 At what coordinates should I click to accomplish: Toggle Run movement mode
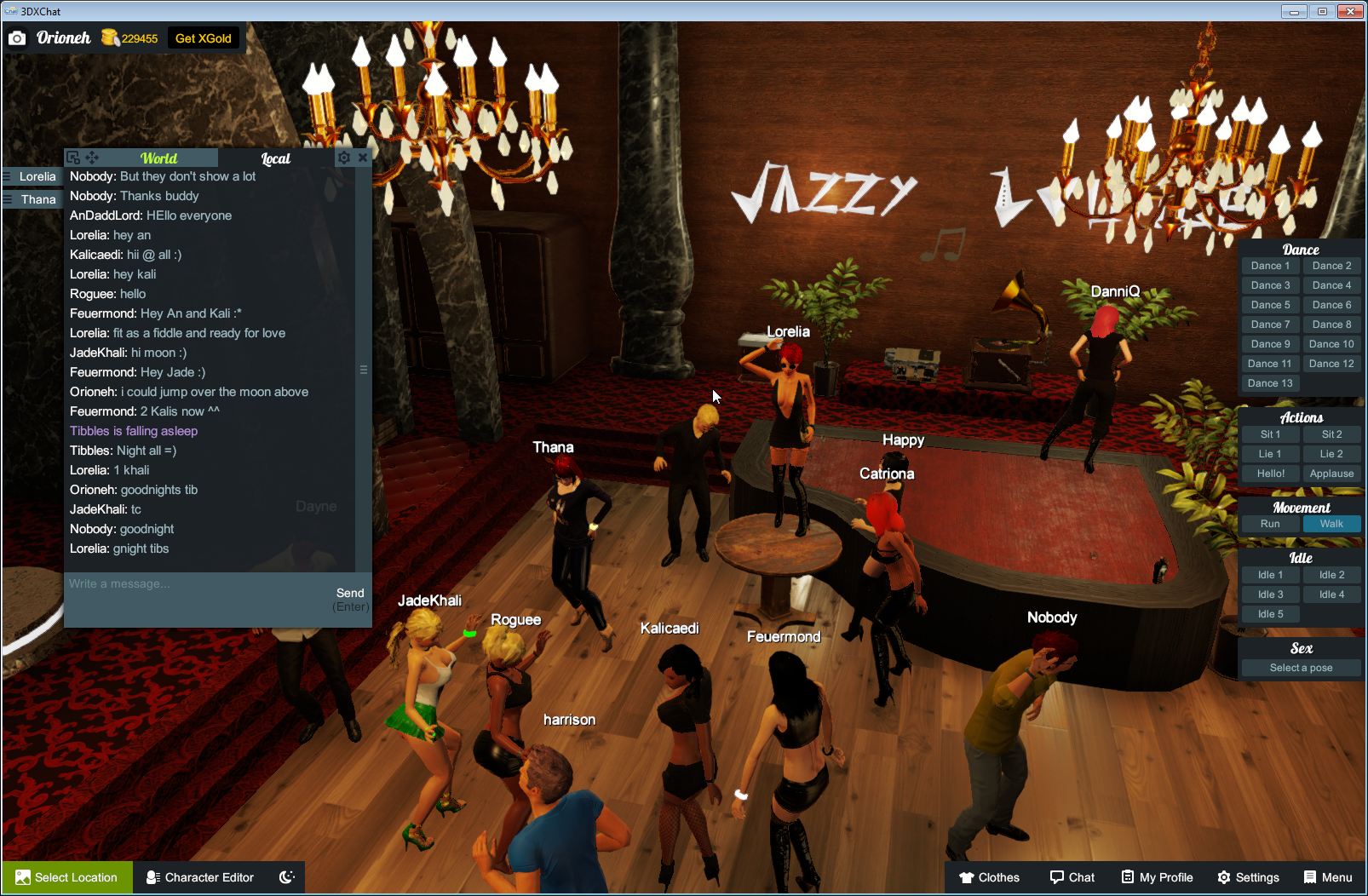pos(1269,524)
